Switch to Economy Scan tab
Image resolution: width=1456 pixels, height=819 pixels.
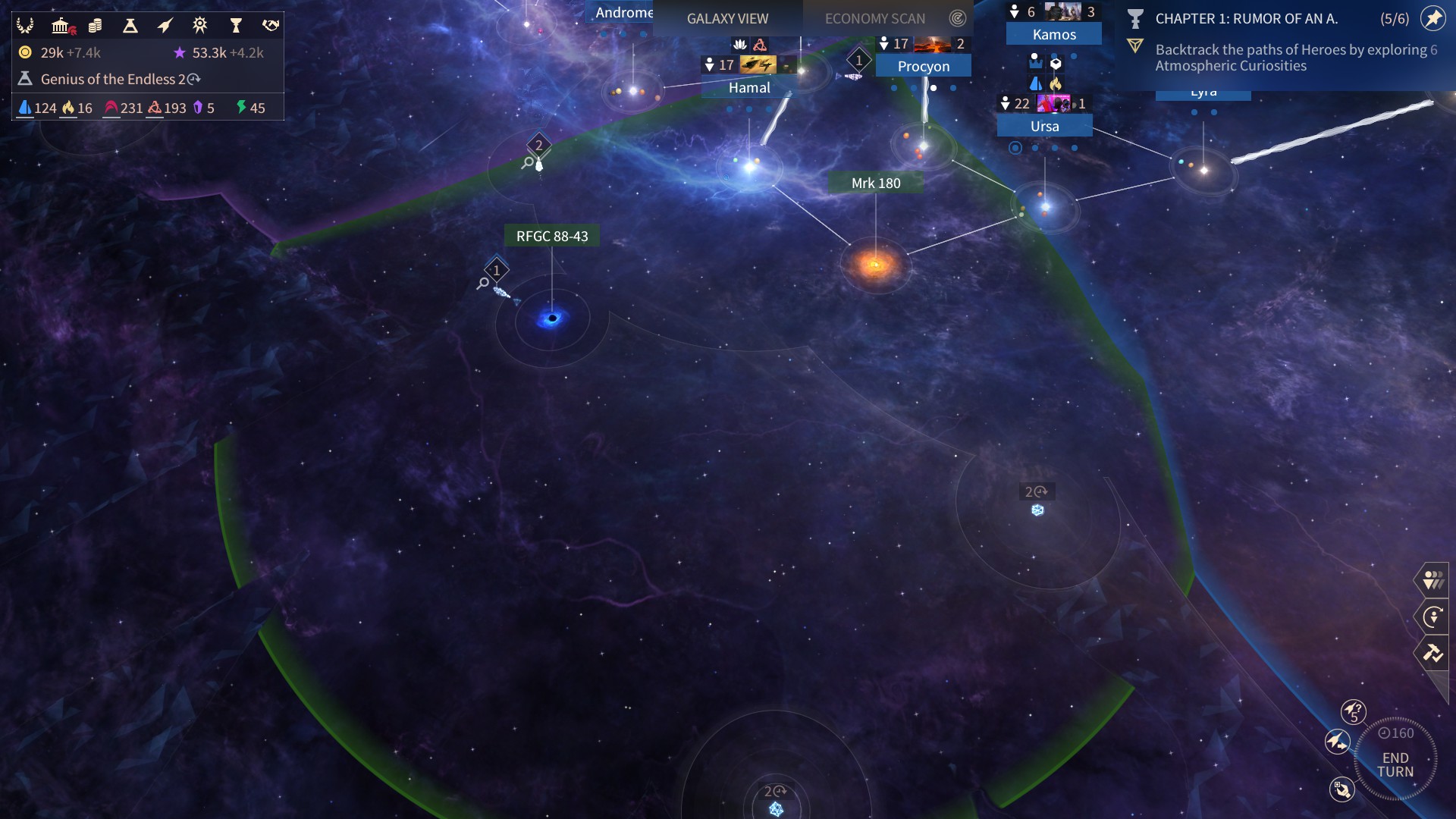point(875,18)
